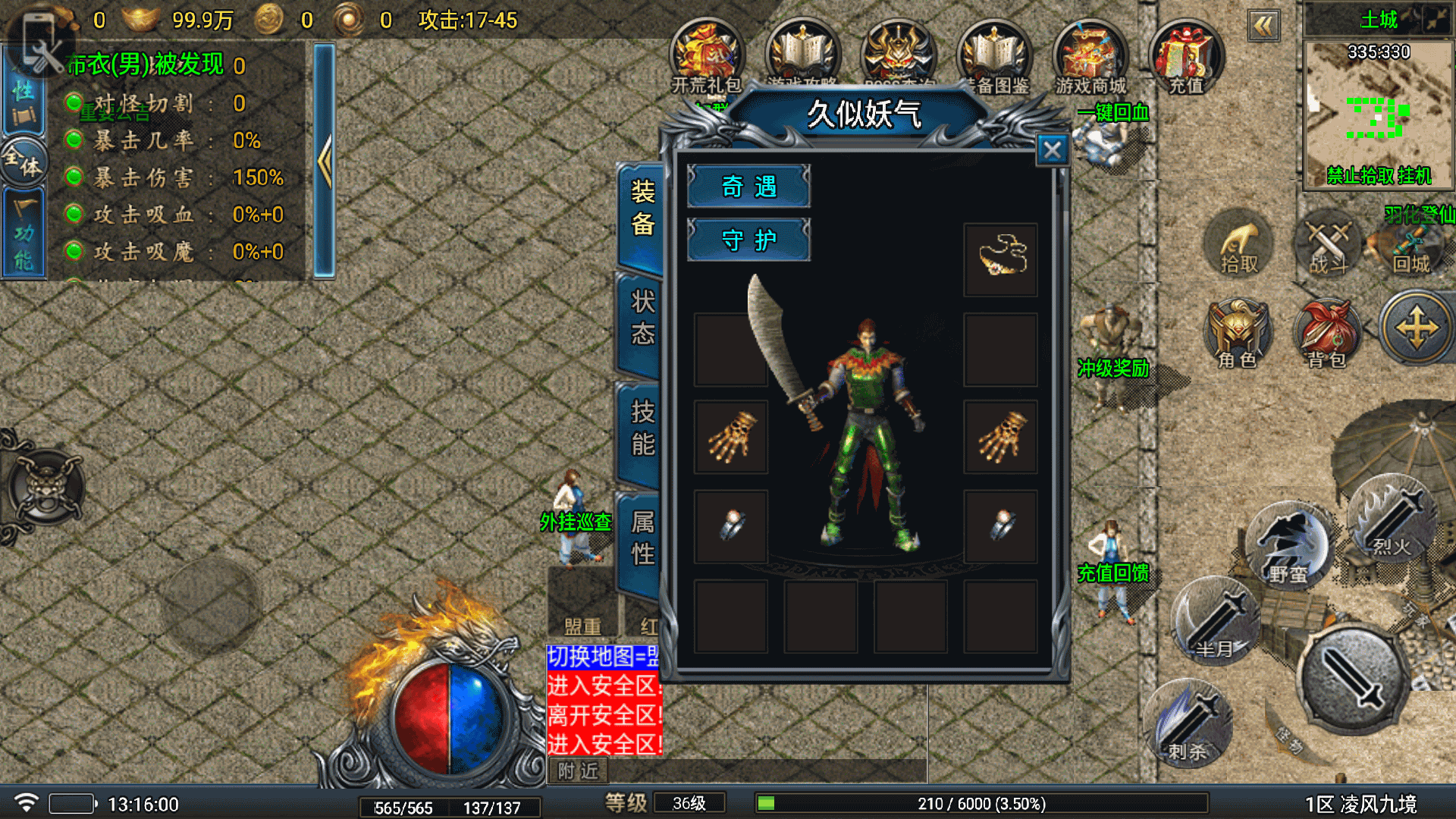Open the 奇遇 section
The width and height of the screenshot is (1456, 819).
coord(748,187)
